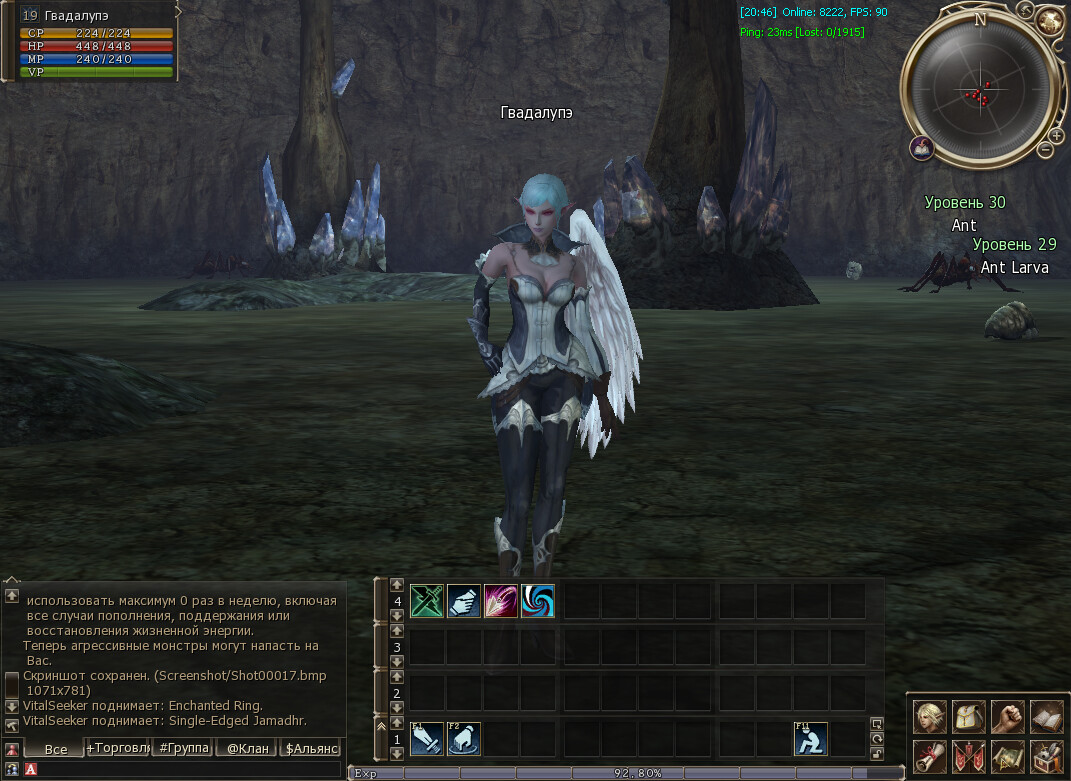Zoom out the minimap radar
The width and height of the screenshot is (1071, 781).
pos(1045,150)
